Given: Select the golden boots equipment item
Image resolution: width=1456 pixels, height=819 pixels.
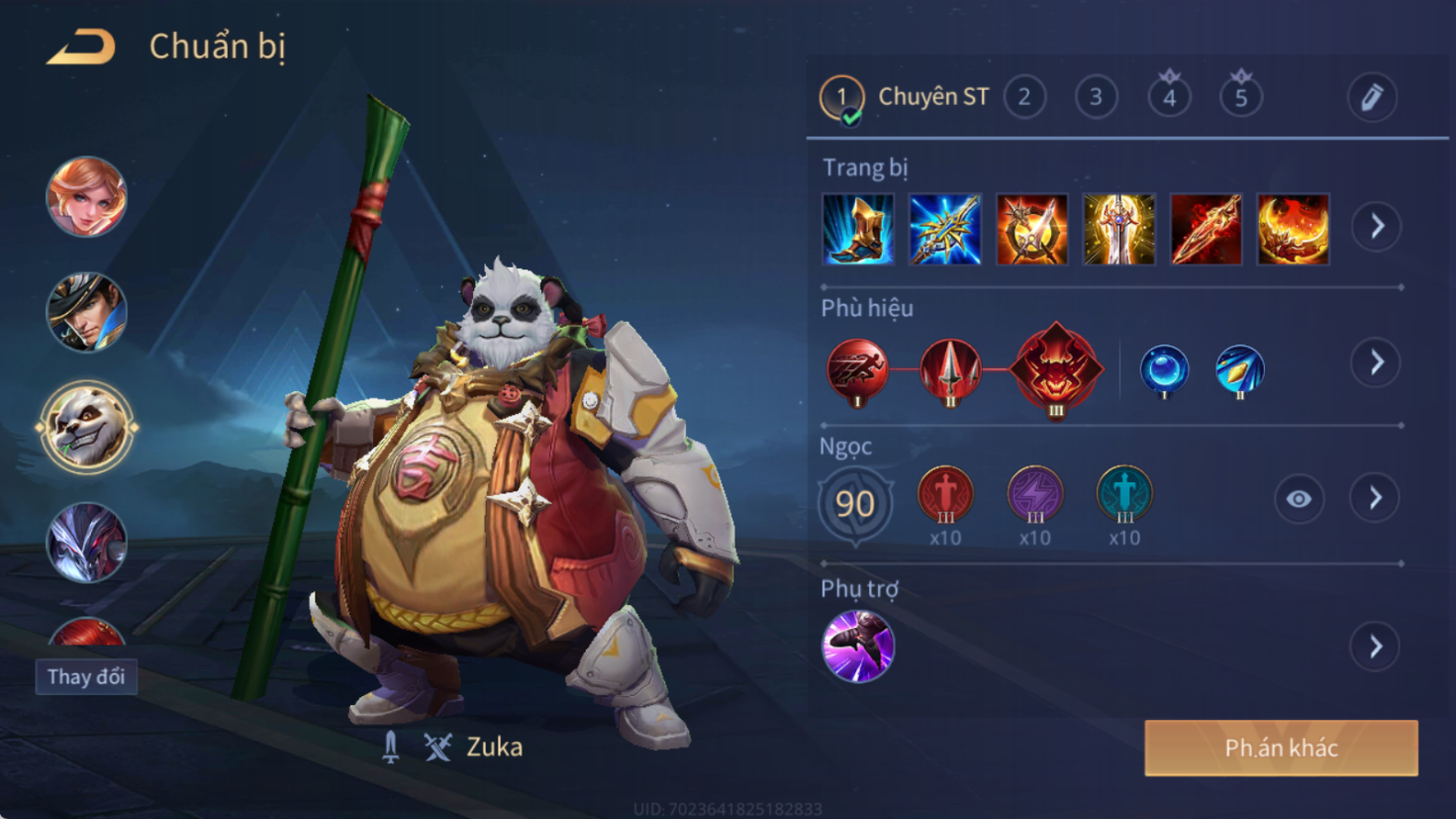Looking at the screenshot, I should tap(858, 230).
